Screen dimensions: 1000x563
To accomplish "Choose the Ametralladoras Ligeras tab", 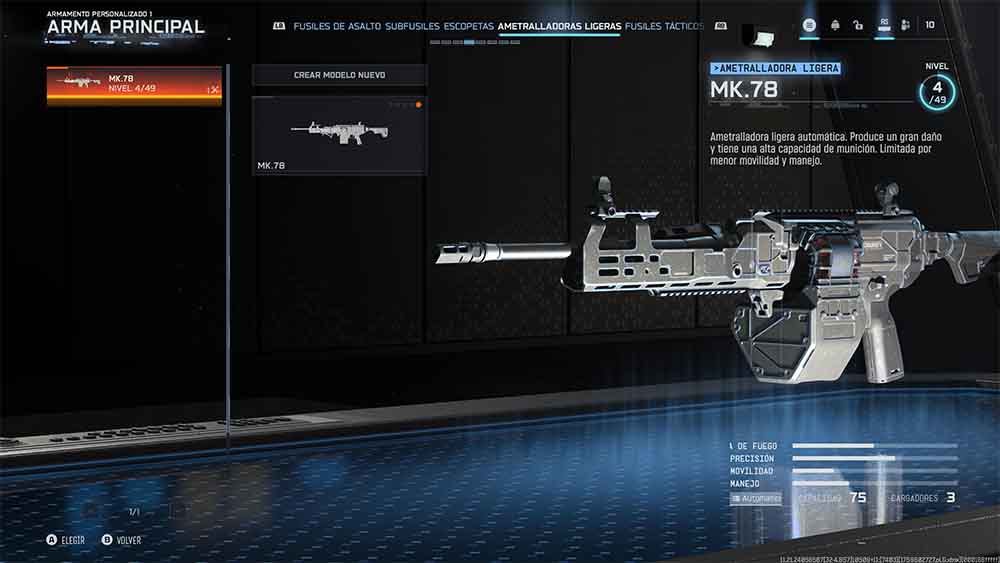I will (x=559, y=26).
